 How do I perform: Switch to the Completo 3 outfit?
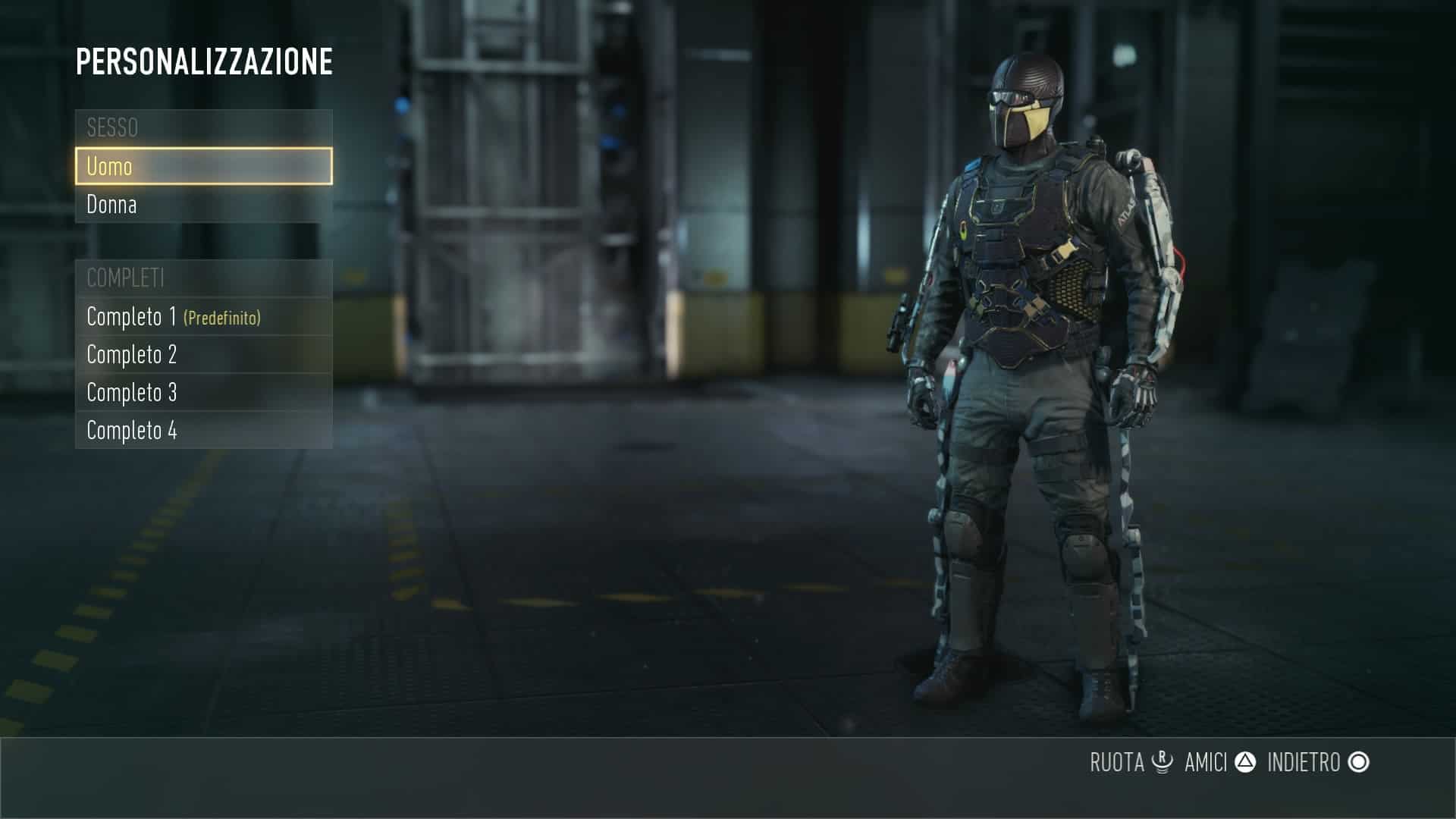[203, 392]
